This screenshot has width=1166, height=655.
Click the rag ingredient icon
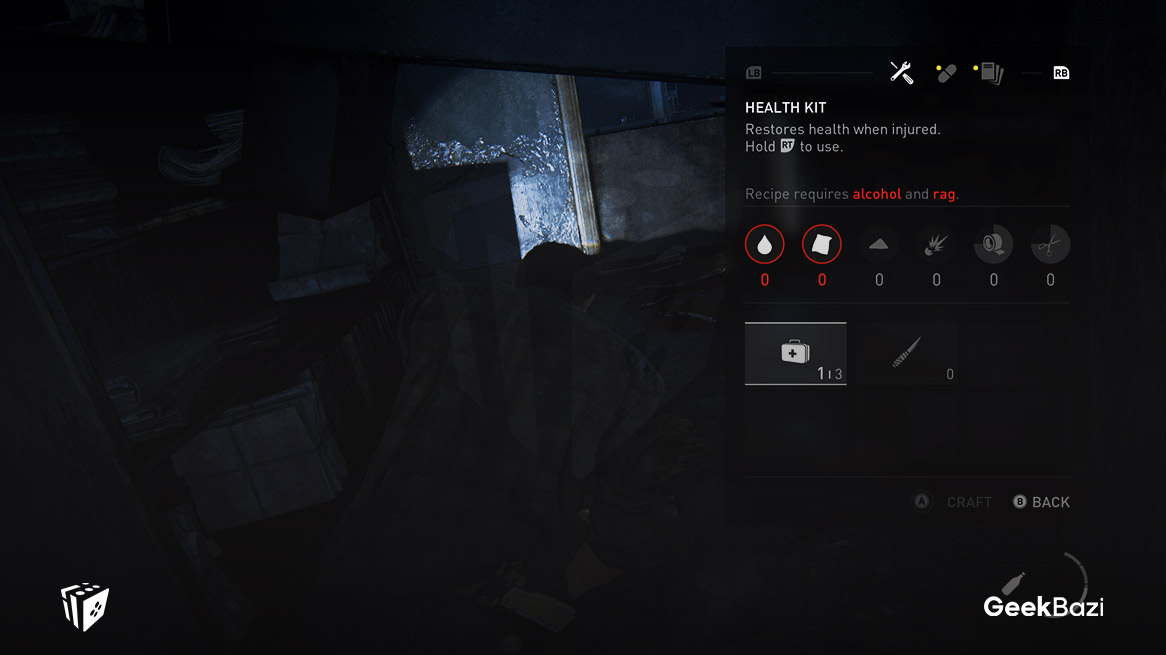(822, 245)
